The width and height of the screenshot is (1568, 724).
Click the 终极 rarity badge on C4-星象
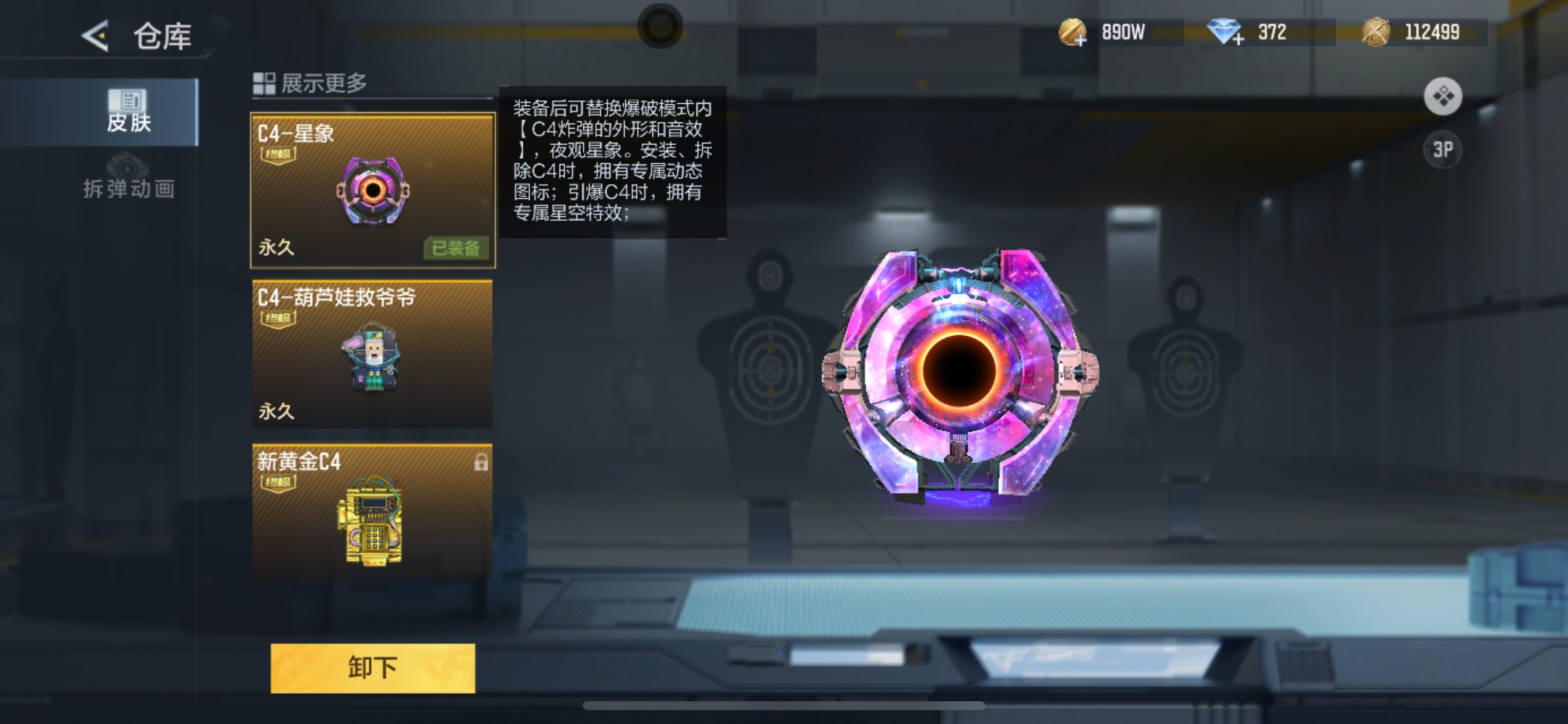pos(280,154)
